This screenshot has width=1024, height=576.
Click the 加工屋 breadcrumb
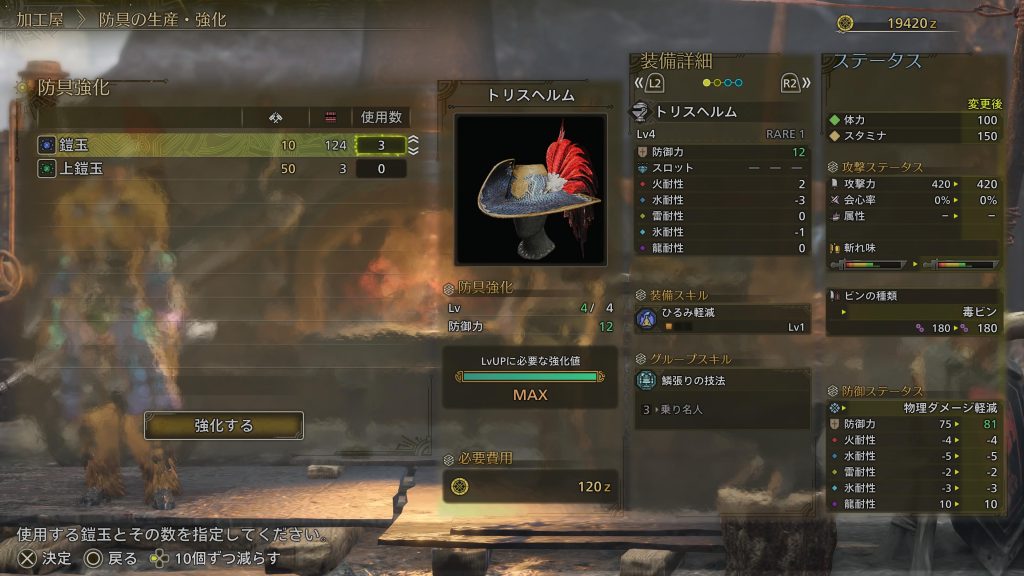click(41, 20)
